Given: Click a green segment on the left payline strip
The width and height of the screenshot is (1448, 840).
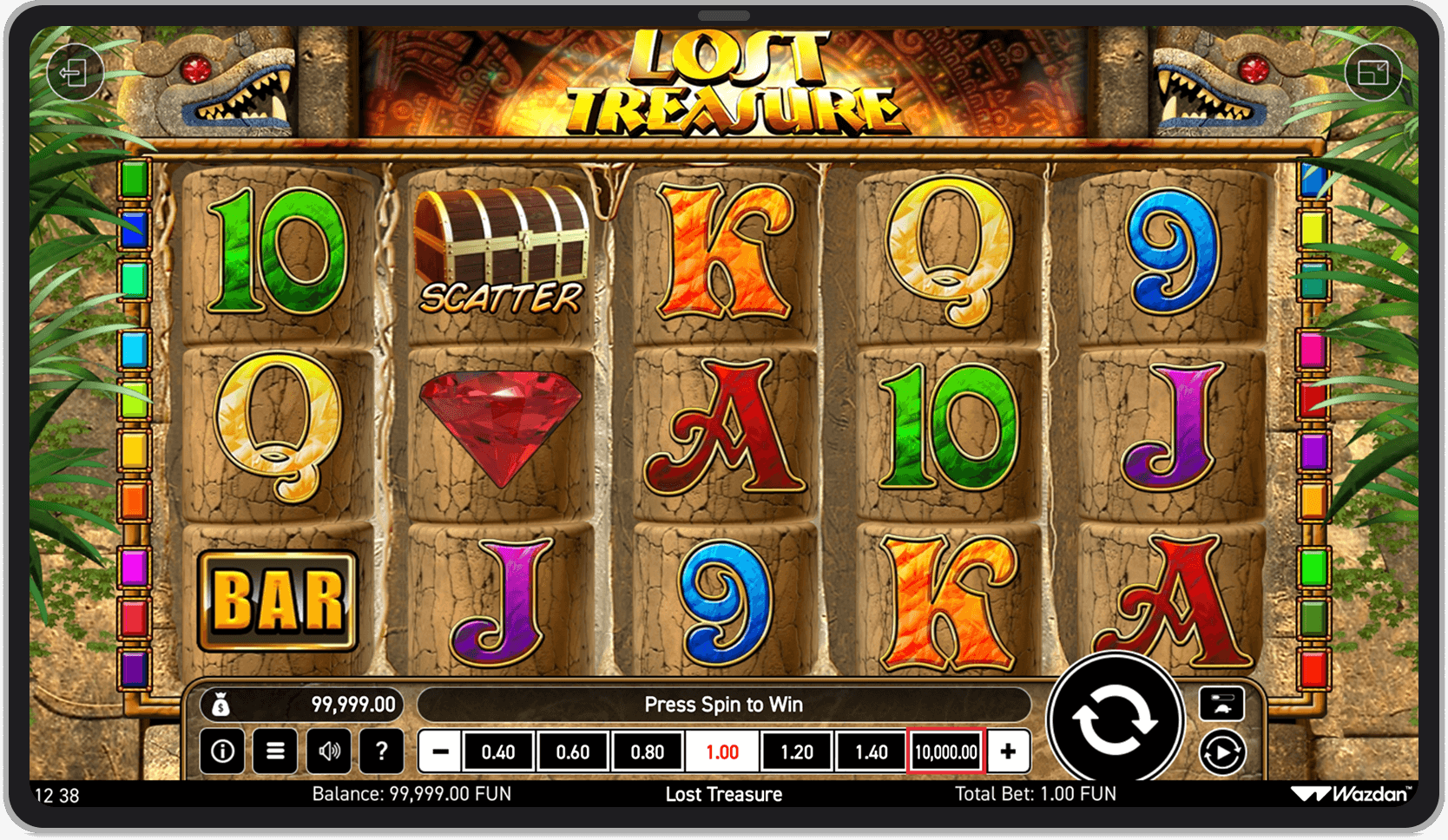Looking at the screenshot, I should coord(133,180).
